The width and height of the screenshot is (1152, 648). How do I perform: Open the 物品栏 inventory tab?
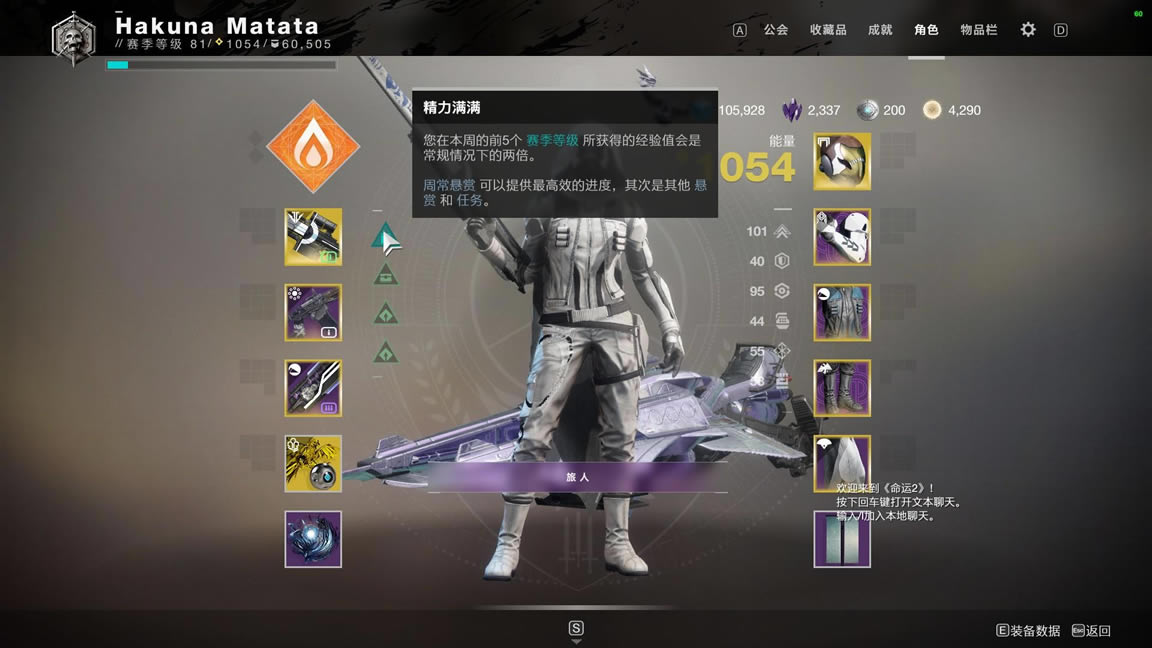979,30
